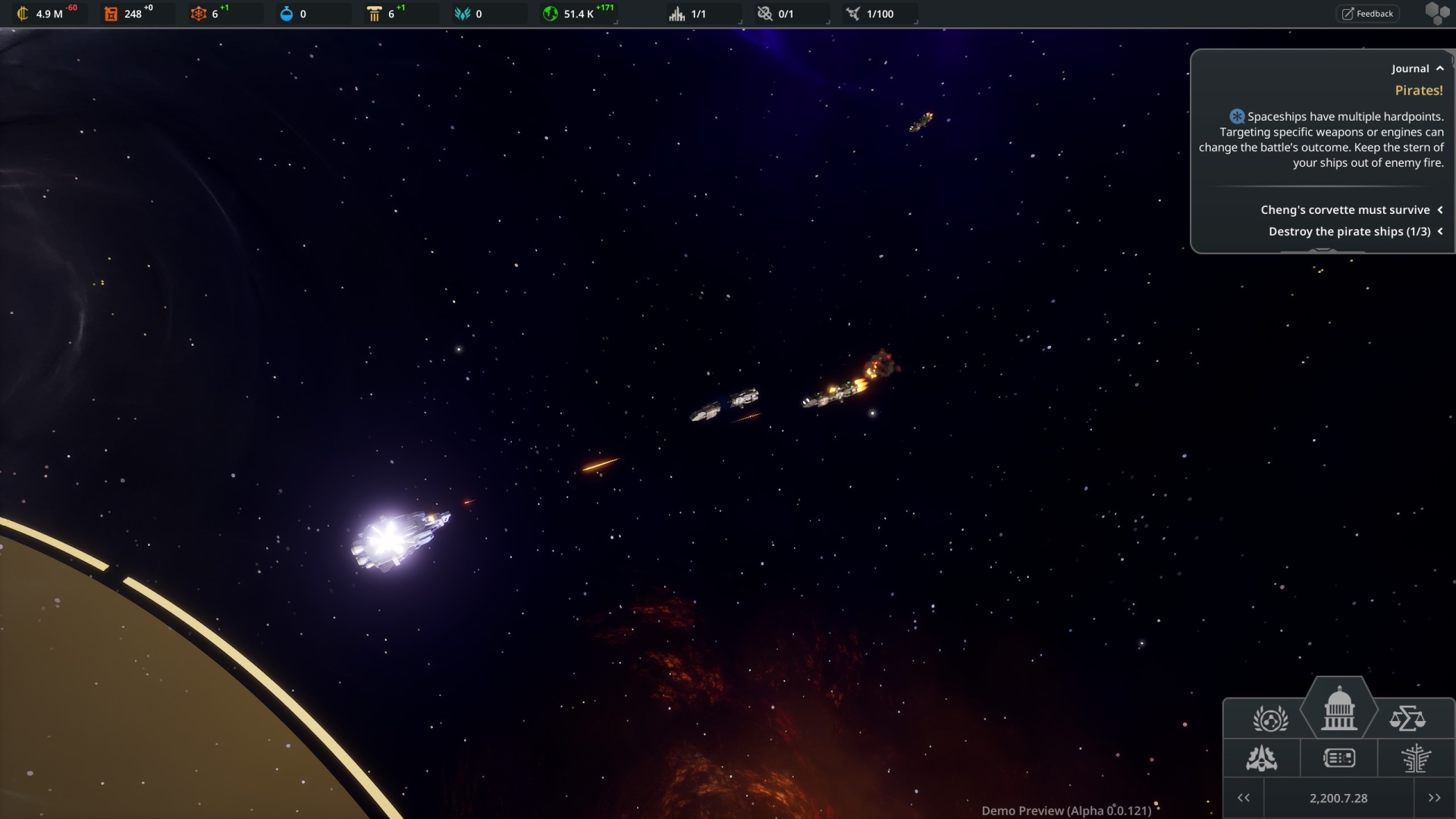Open the ID card menu
This screenshot has width=1456, height=819.
click(1338, 758)
